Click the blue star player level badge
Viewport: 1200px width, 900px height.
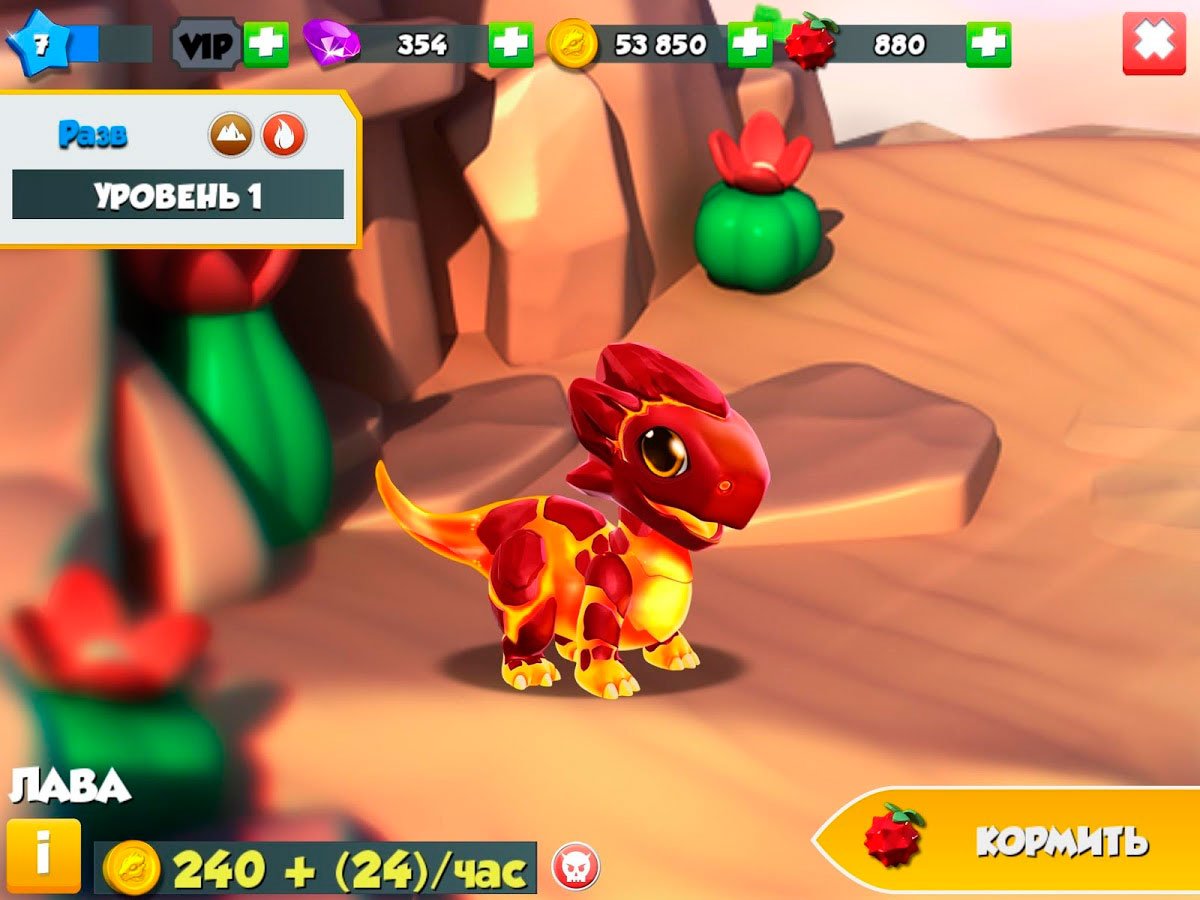point(40,43)
